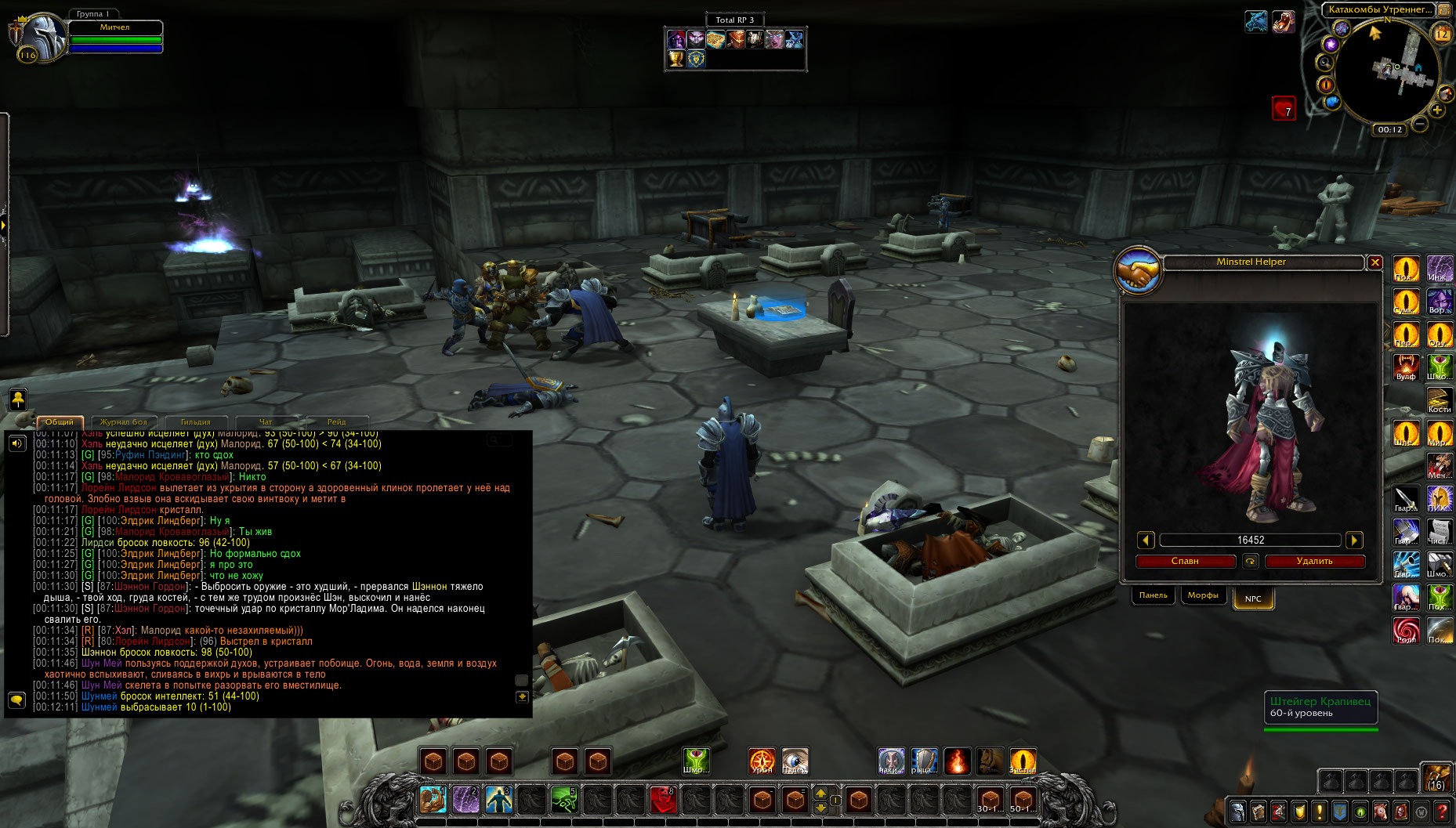The height and width of the screenshot is (828, 1456).
Task: Activate the red skull ability in slot 8
Action: [x=663, y=800]
